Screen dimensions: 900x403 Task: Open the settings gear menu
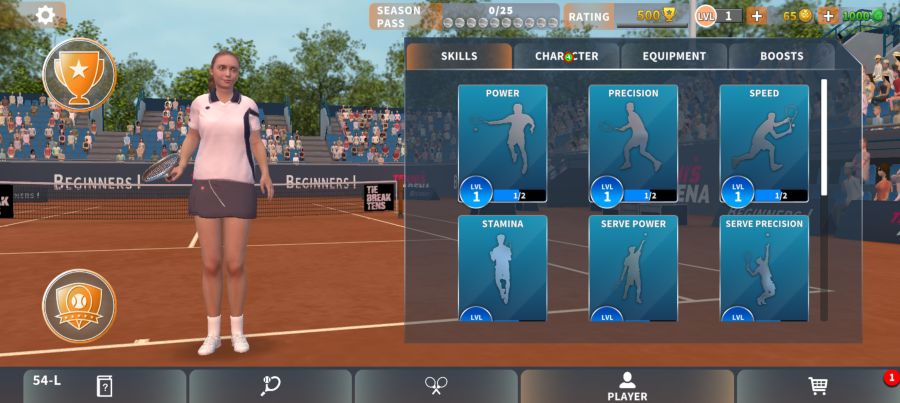click(x=45, y=15)
